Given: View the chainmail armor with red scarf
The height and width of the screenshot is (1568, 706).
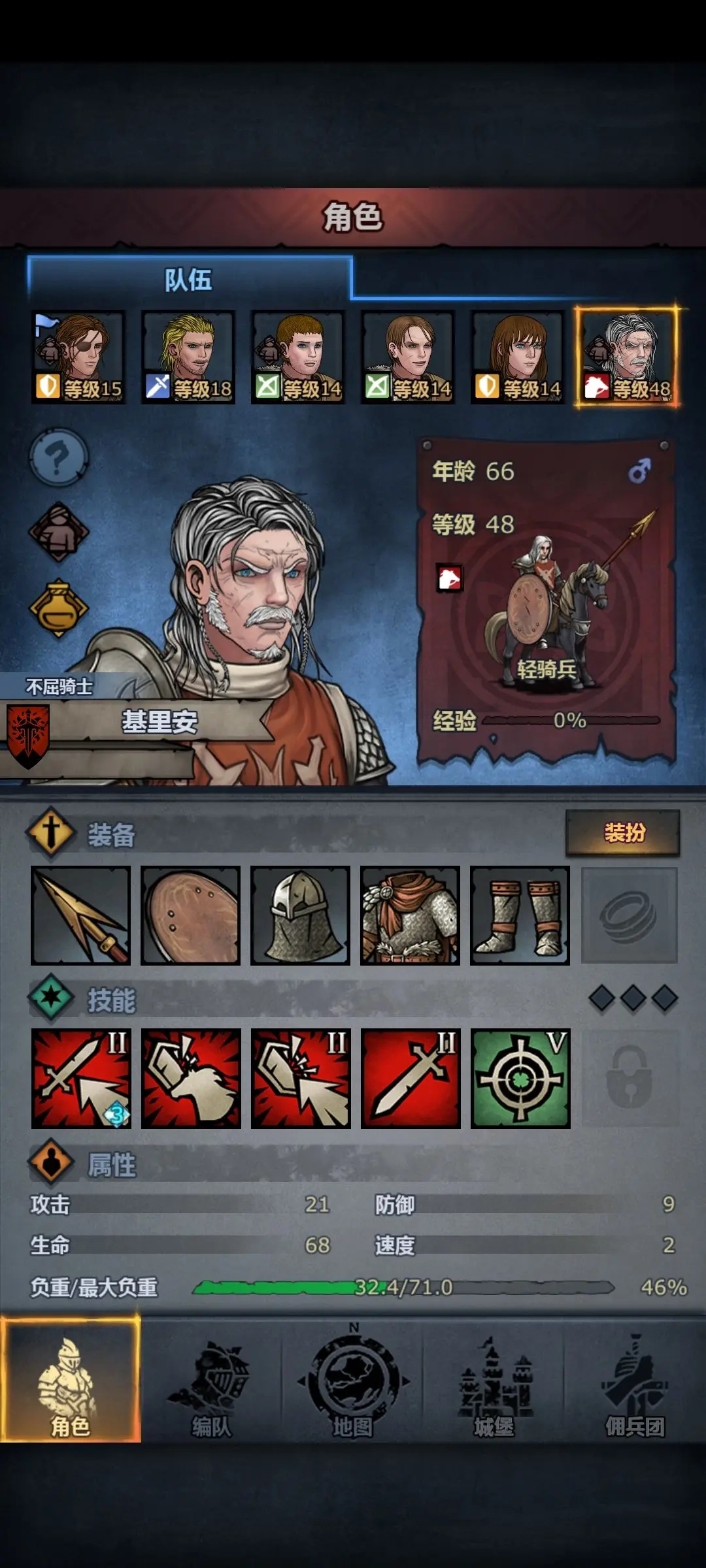Looking at the screenshot, I should point(411,915).
